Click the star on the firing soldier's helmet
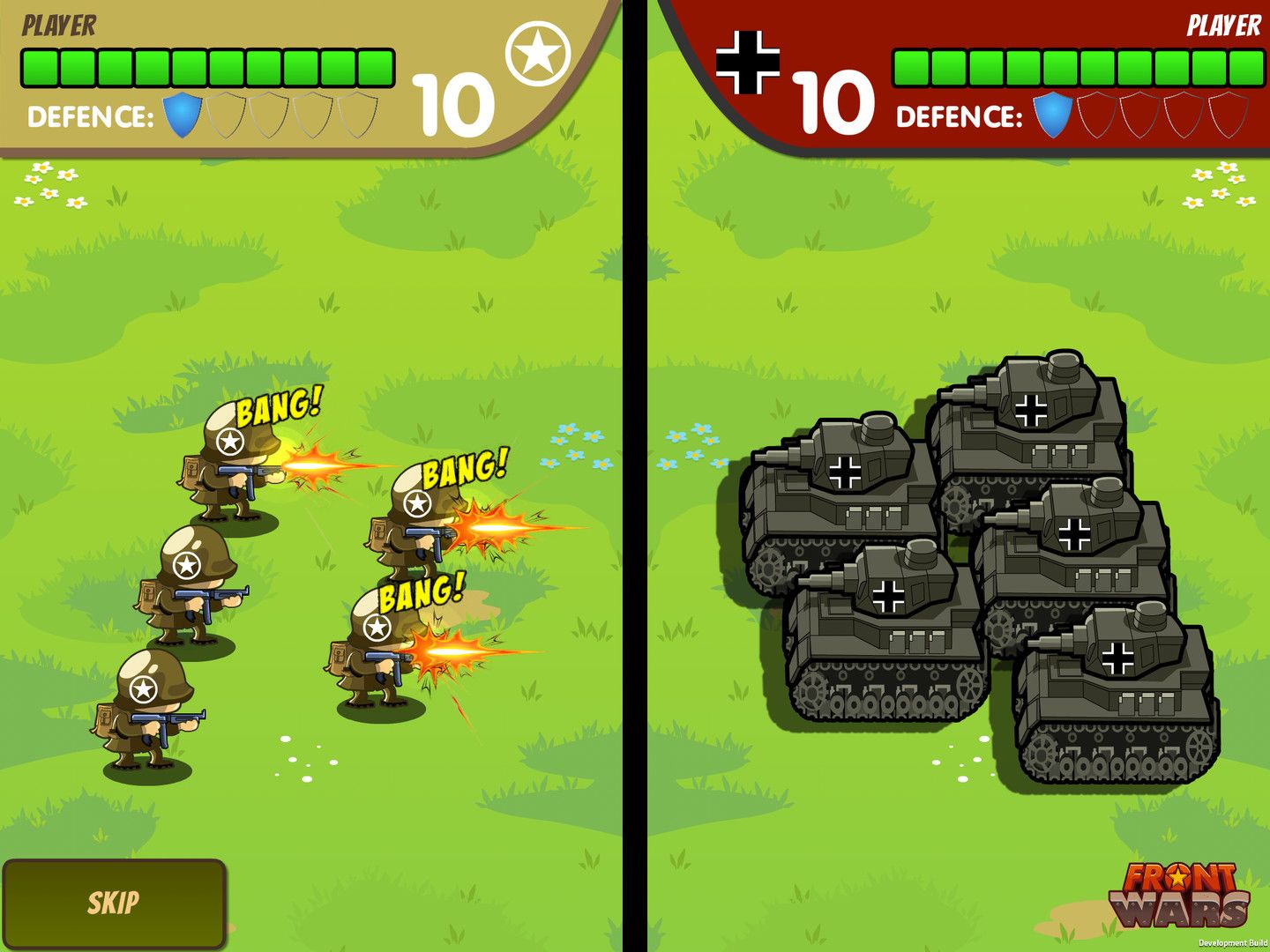The height and width of the screenshot is (952, 1270). [x=230, y=441]
